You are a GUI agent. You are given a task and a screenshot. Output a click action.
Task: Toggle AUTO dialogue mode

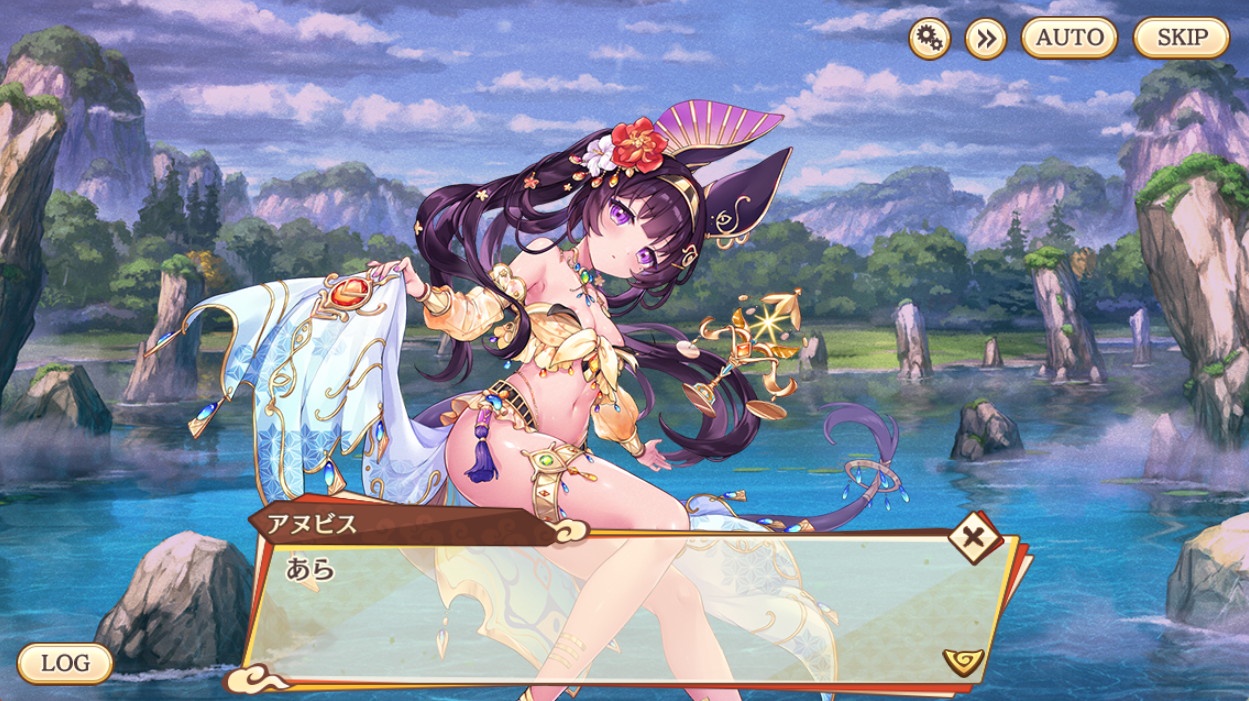(1069, 38)
